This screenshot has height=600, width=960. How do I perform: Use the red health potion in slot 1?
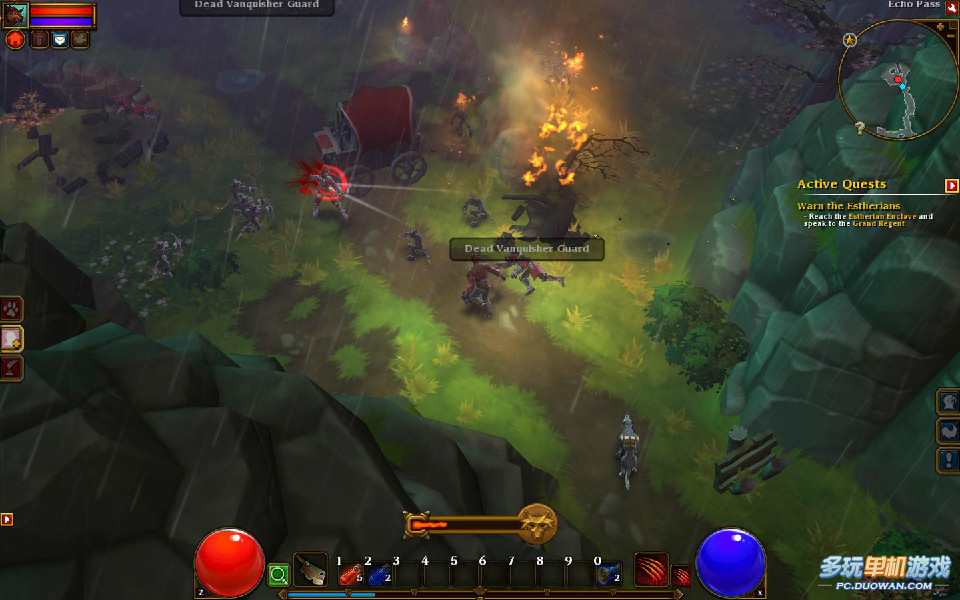point(350,575)
